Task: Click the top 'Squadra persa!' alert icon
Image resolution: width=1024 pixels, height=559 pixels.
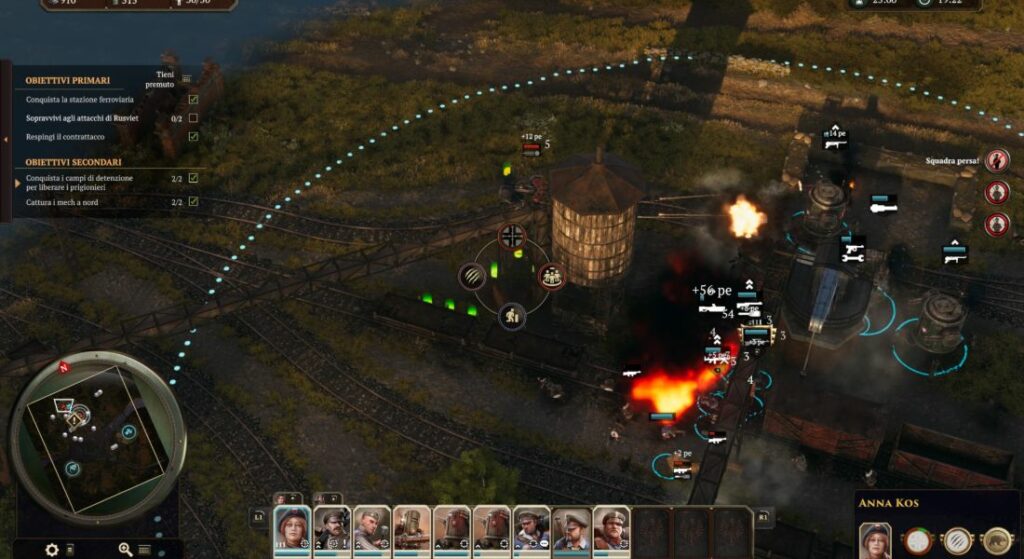Action: 996,161
